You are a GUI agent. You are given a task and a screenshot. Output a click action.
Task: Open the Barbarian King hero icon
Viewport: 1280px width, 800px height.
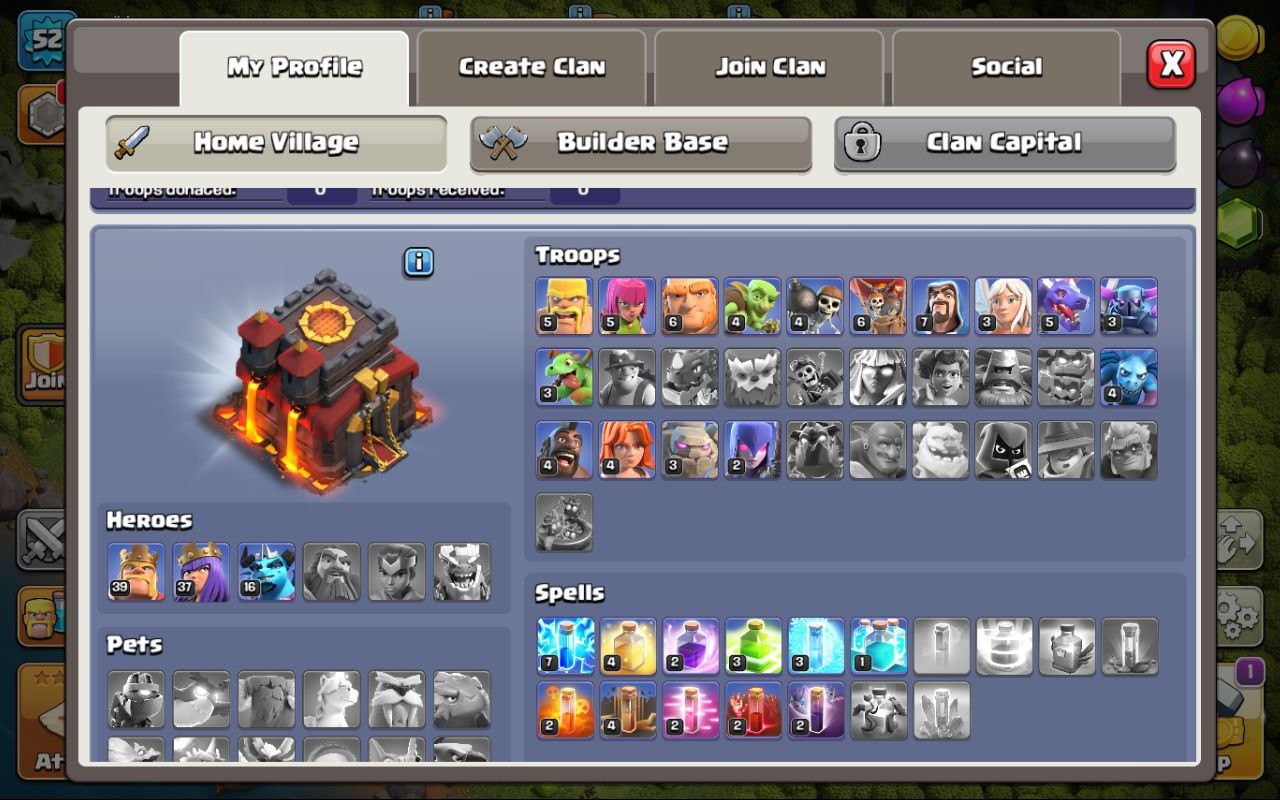click(x=137, y=572)
